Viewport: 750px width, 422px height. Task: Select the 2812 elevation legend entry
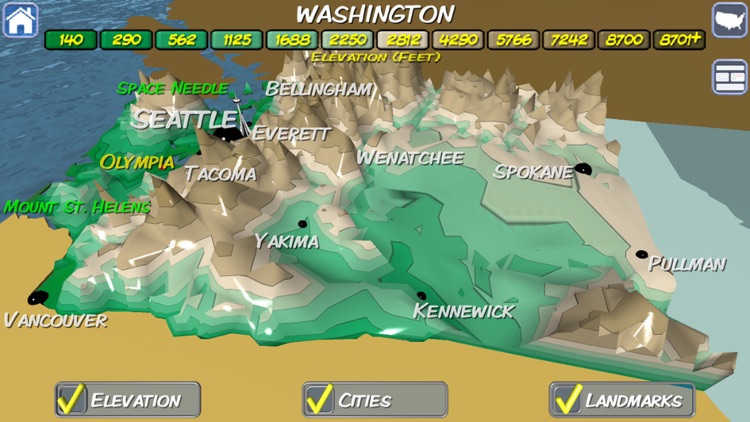(x=402, y=41)
